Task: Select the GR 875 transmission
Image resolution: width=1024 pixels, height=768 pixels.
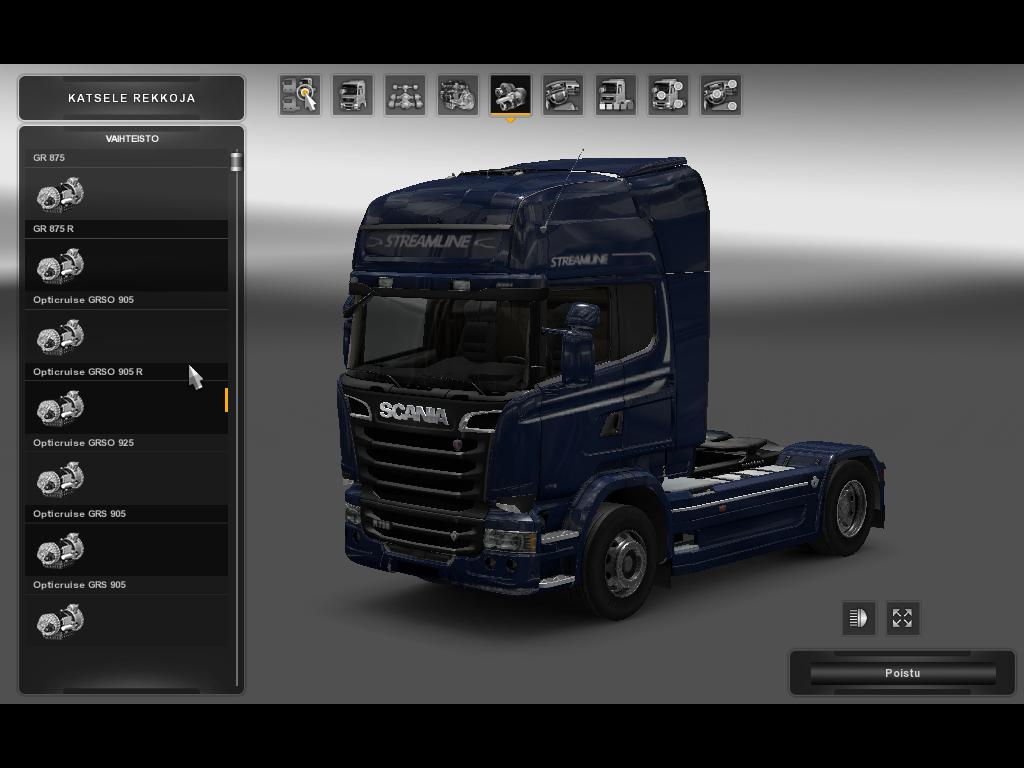Action: [127, 194]
